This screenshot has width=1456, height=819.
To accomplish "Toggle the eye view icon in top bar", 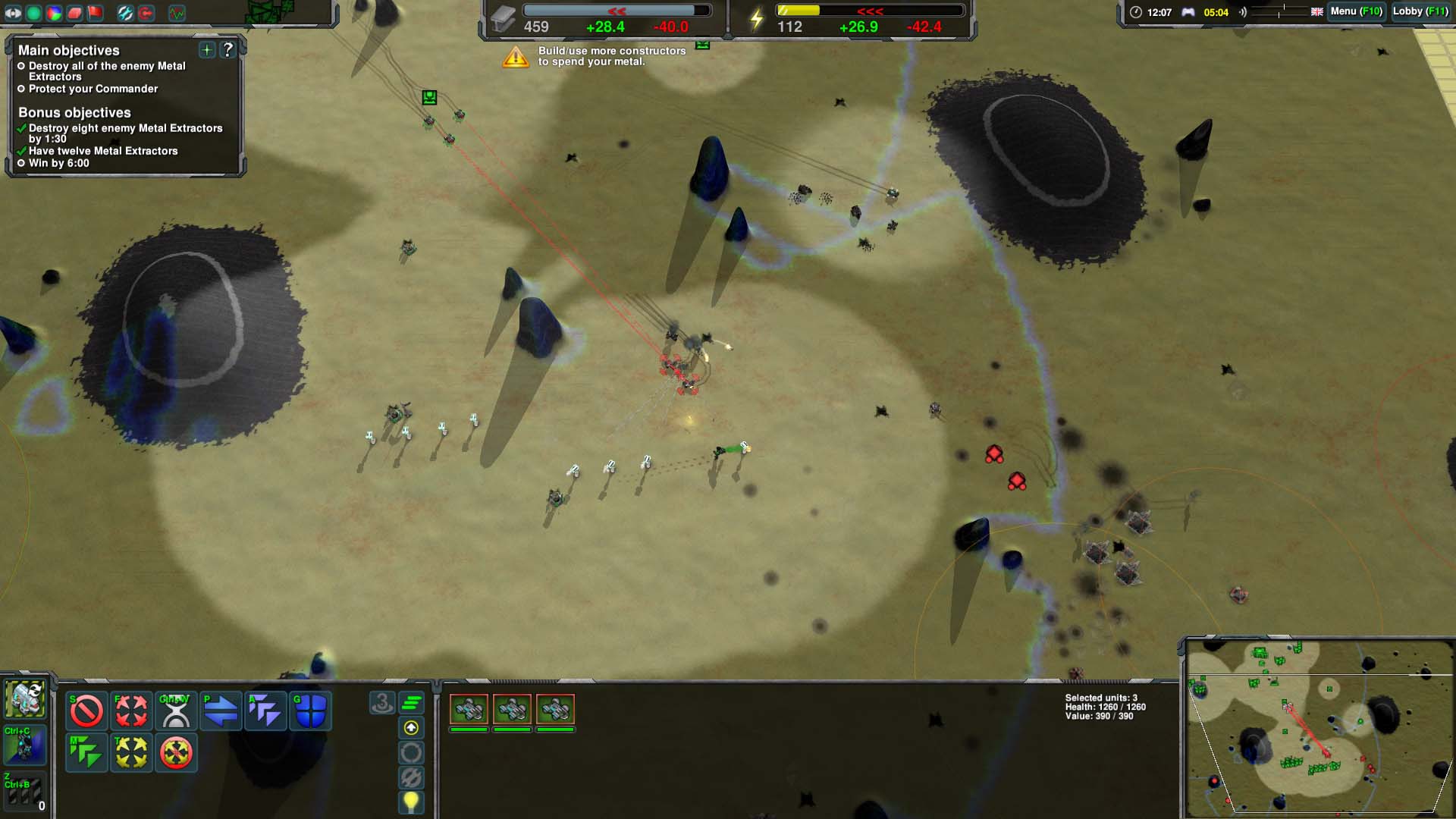I will pyautogui.click(x=13, y=13).
